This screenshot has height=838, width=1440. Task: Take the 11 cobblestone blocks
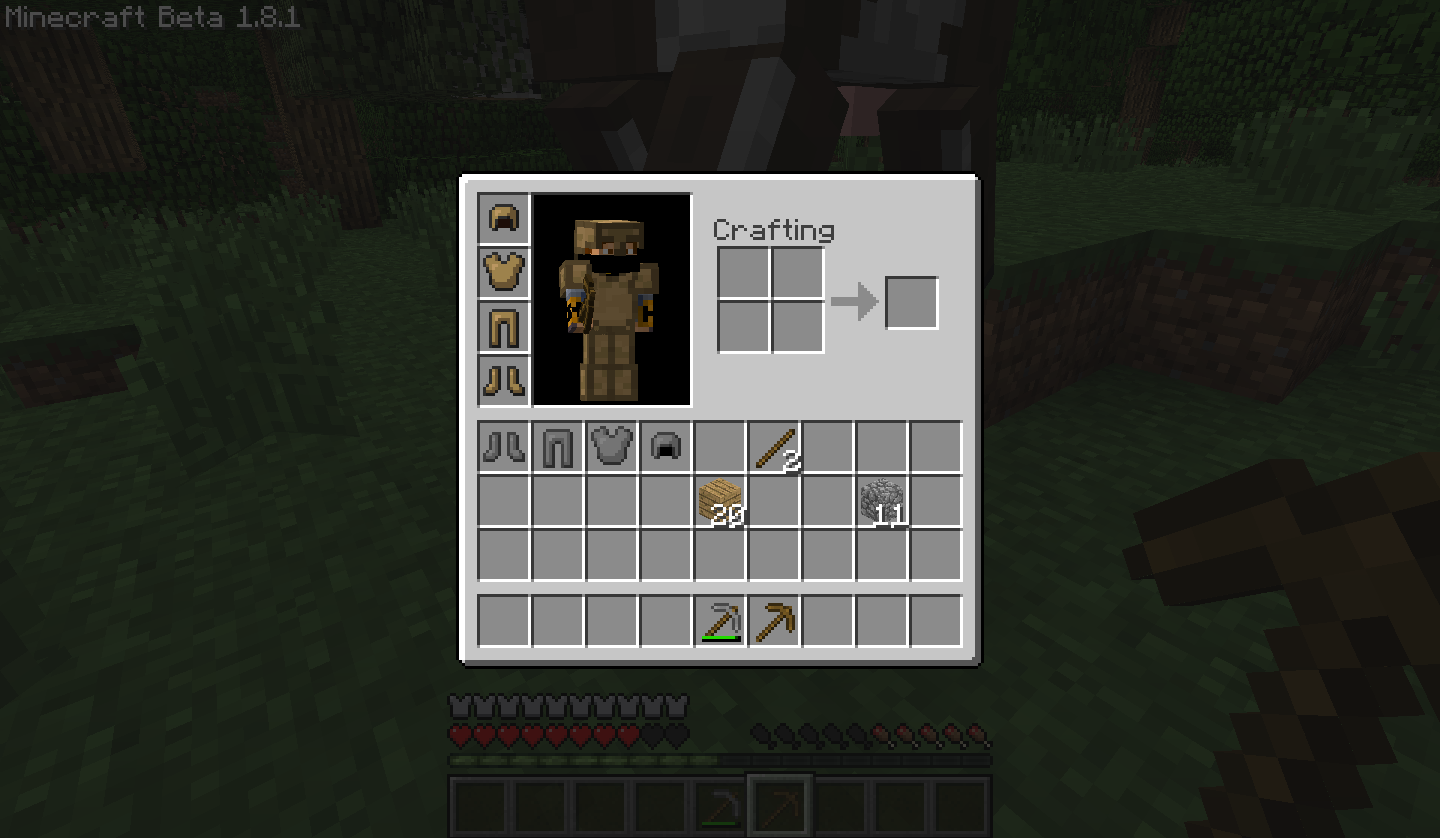[882, 500]
